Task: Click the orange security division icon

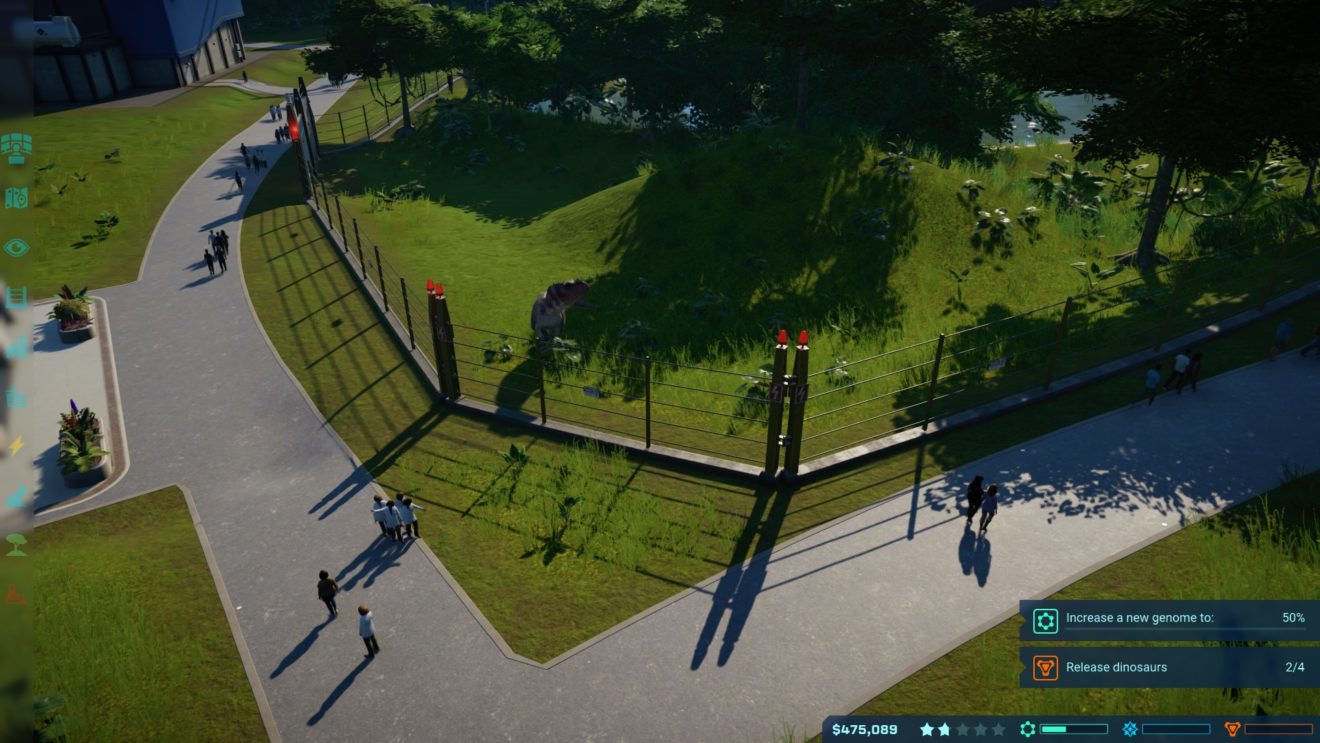Action: click(1232, 729)
